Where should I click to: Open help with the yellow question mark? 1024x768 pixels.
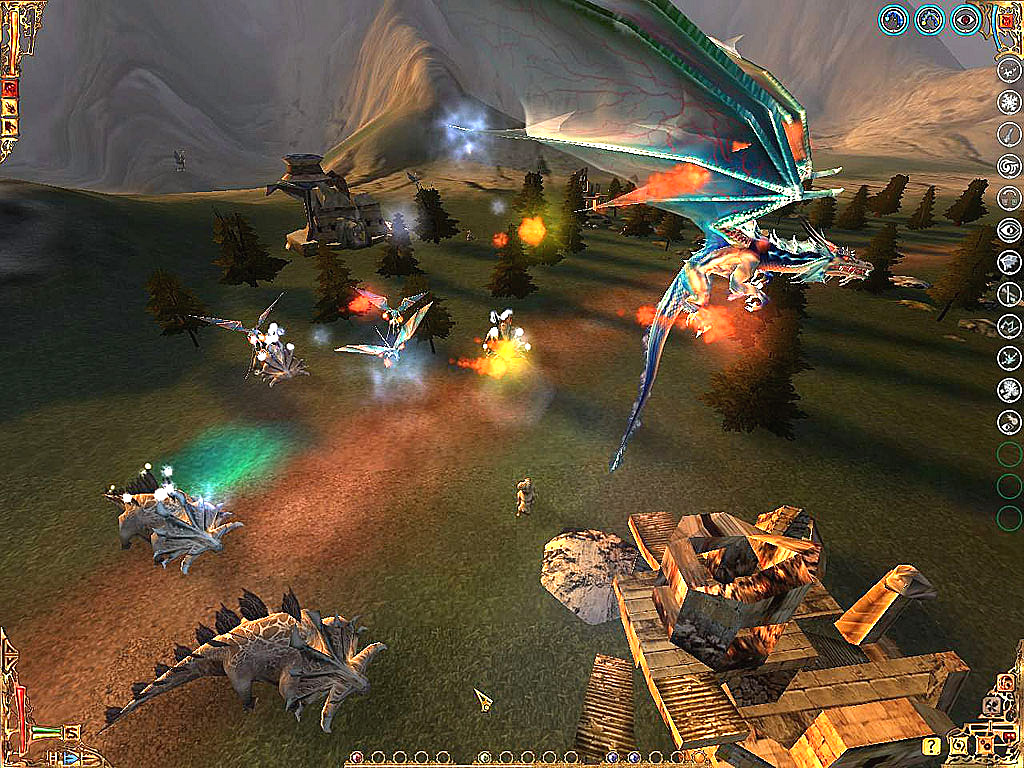(931, 745)
